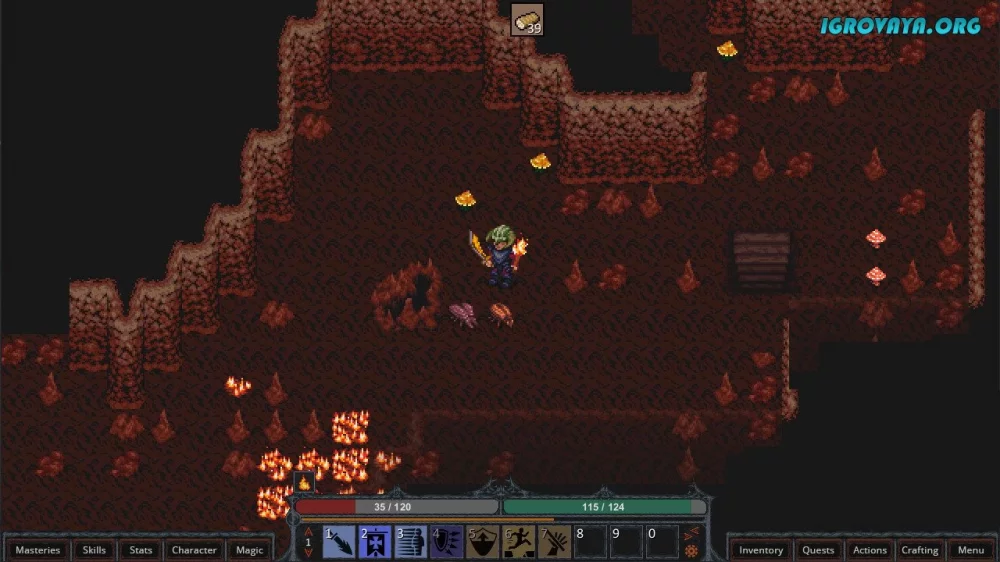Screen dimensions: 1000x562
Task: Open the Magic panel
Action: point(249,550)
